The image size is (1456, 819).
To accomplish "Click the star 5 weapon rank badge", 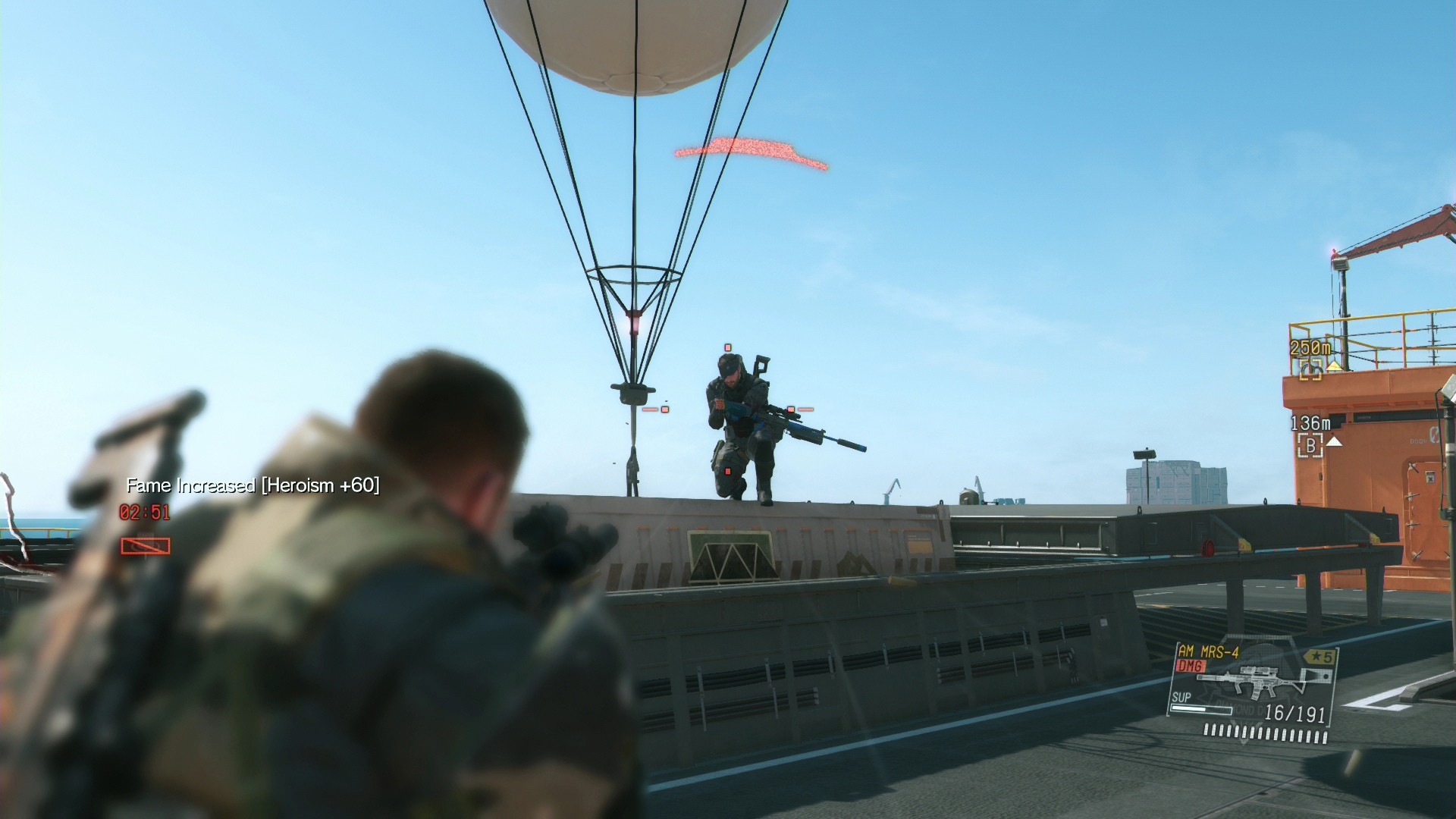I will coord(1321,655).
